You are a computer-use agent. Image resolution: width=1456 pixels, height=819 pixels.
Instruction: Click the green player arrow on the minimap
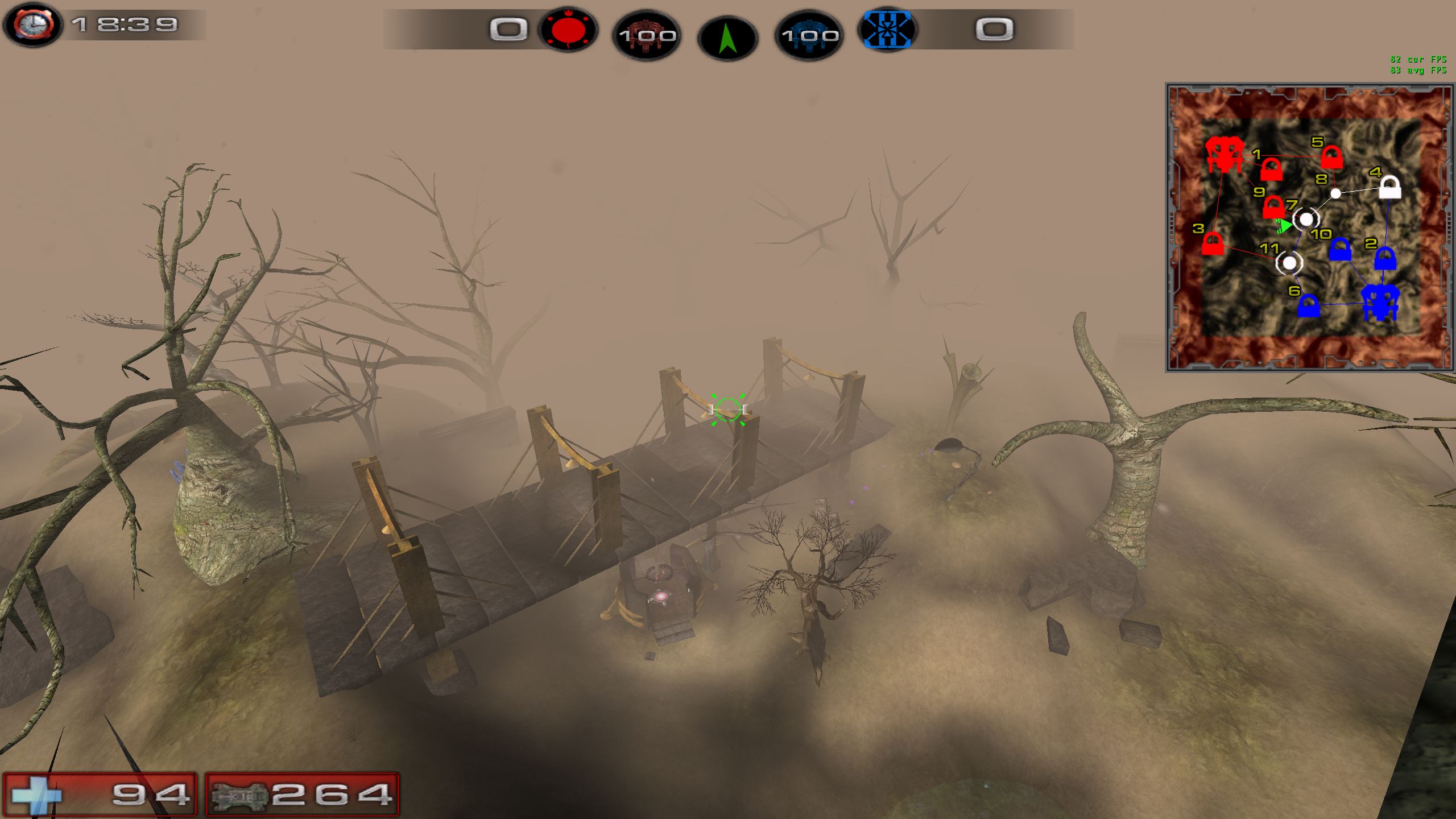[x=1284, y=226]
